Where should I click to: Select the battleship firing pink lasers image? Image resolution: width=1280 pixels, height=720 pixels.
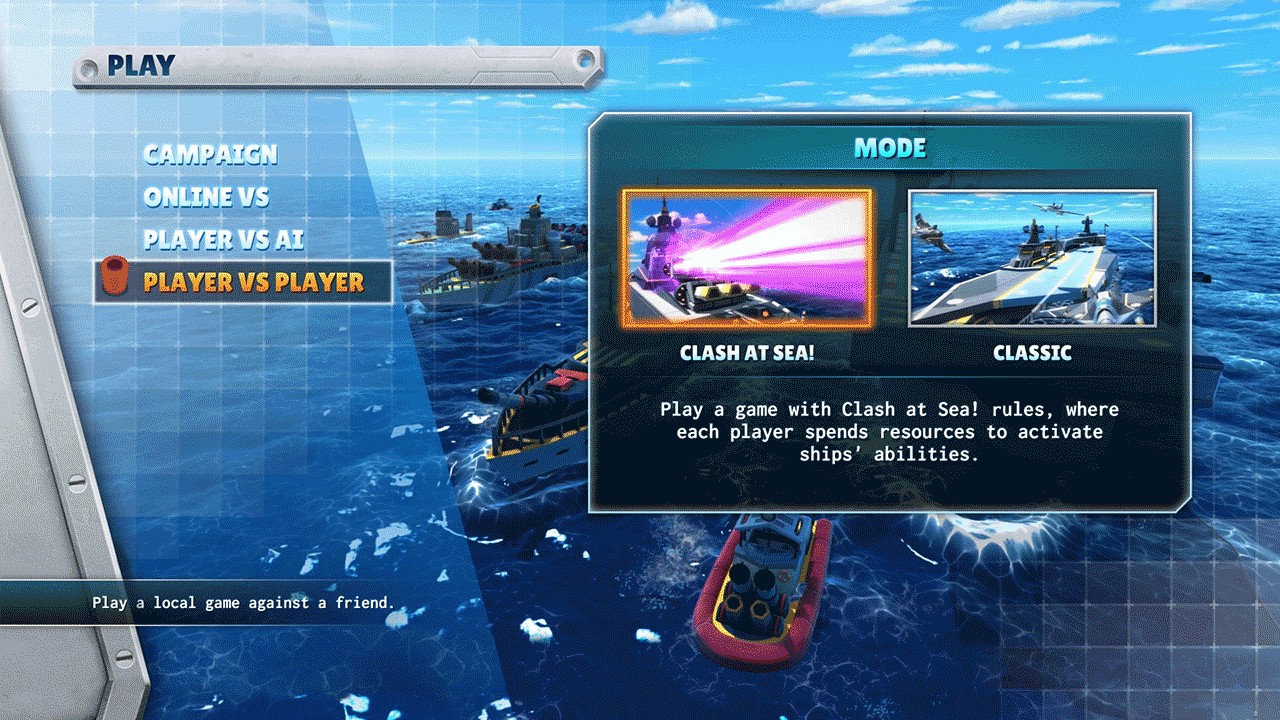(x=748, y=258)
